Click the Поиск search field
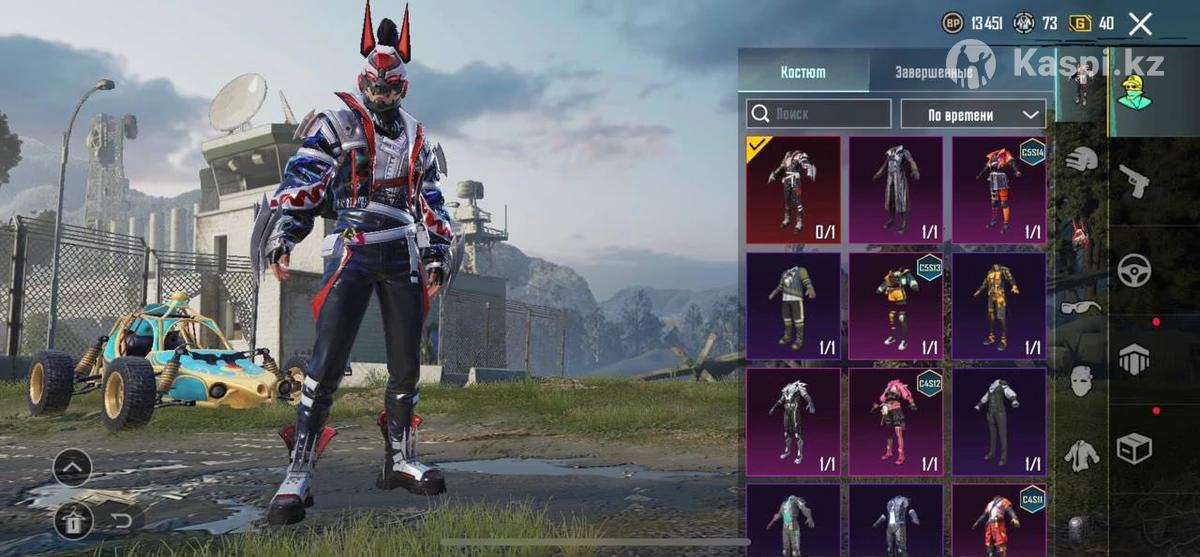The height and width of the screenshot is (557, 1200). pos(819,114)
